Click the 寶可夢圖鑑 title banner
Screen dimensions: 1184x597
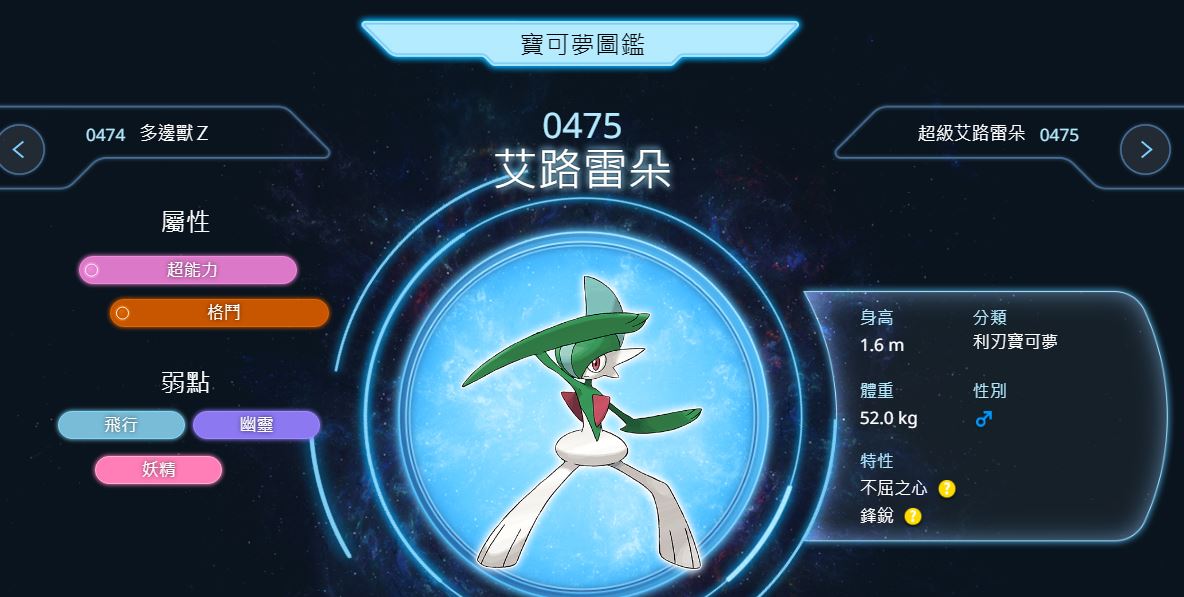click(x=580, y=43)
